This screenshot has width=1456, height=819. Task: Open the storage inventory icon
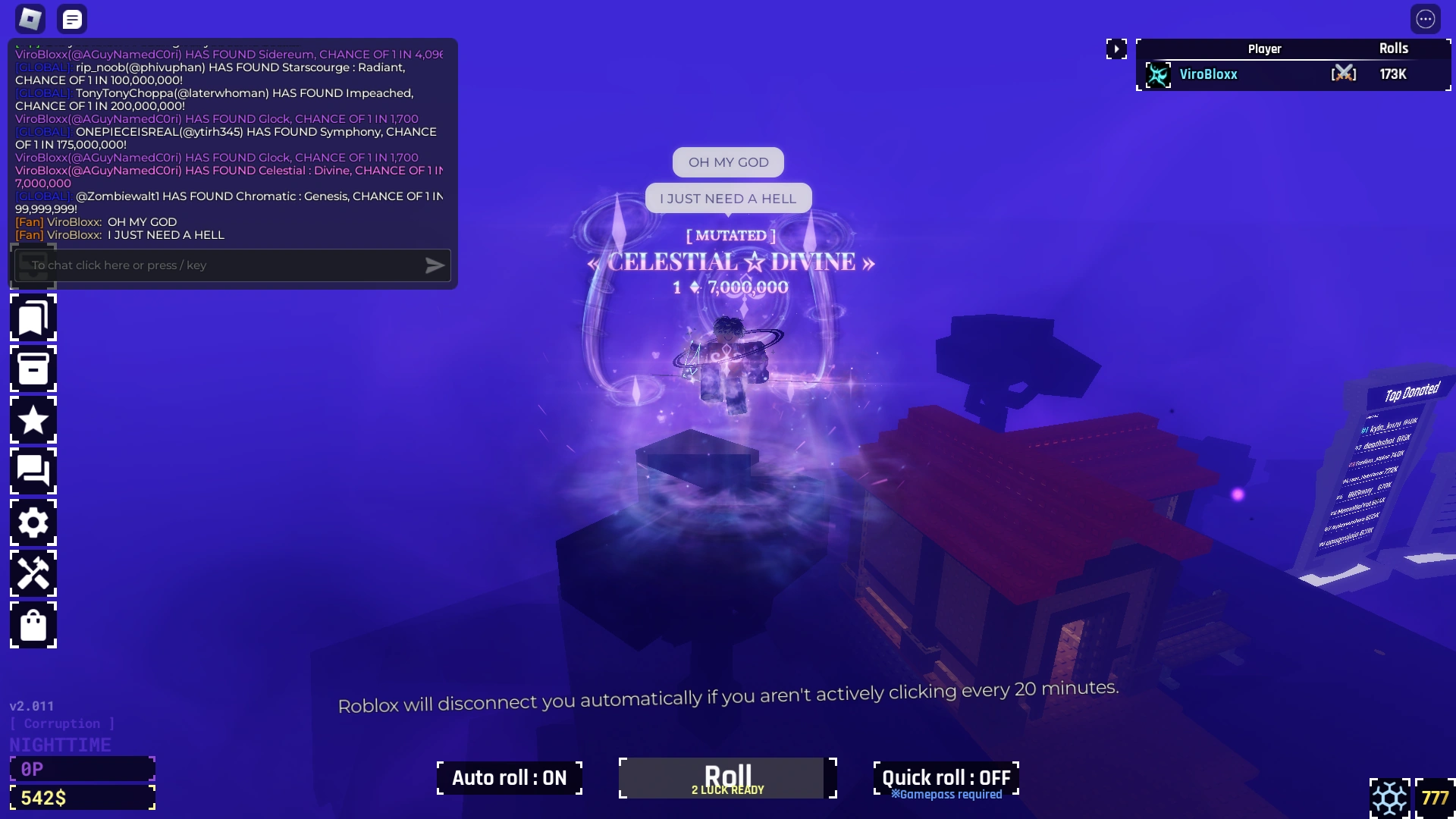click(x=33, y=369)
